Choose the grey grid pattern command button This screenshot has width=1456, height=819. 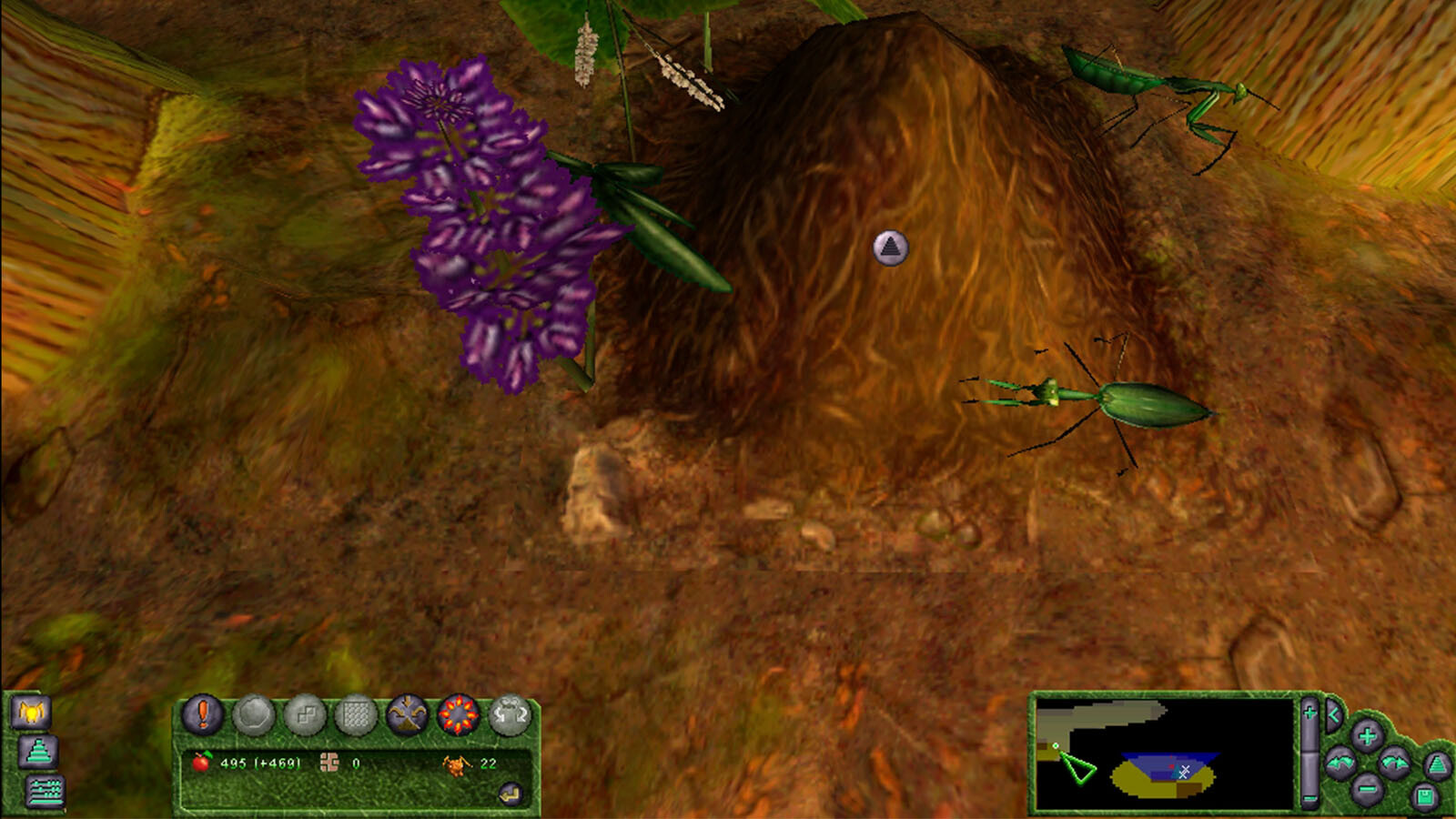[x=356, y=716]
